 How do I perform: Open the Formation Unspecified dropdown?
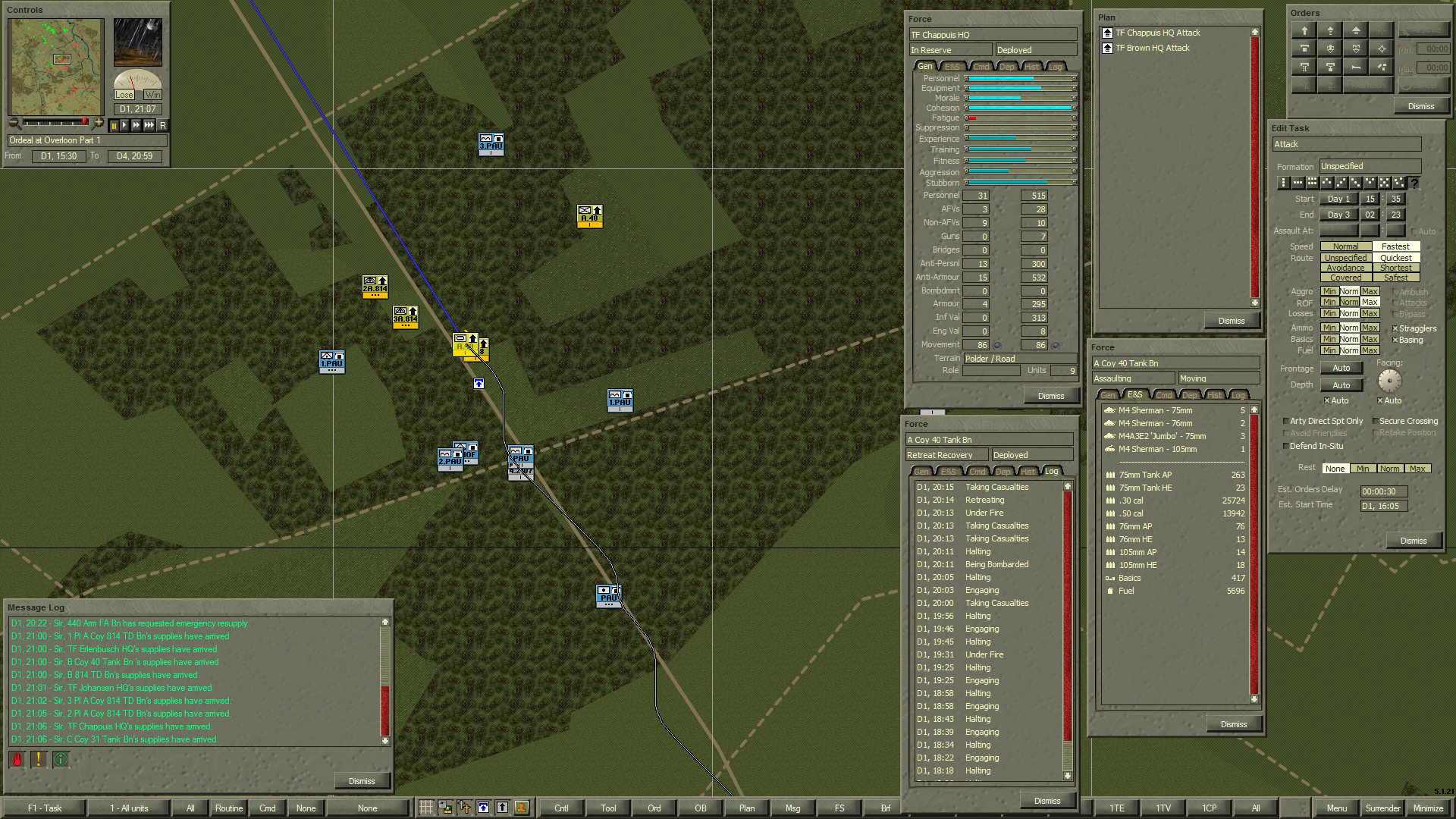click(x=1370, y=165)
